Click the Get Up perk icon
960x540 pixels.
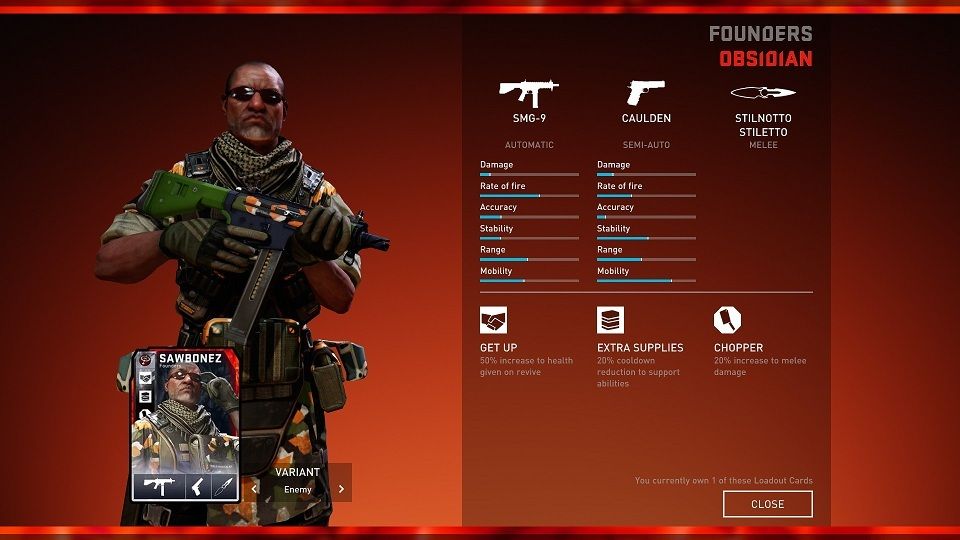(x=493, y=320)
